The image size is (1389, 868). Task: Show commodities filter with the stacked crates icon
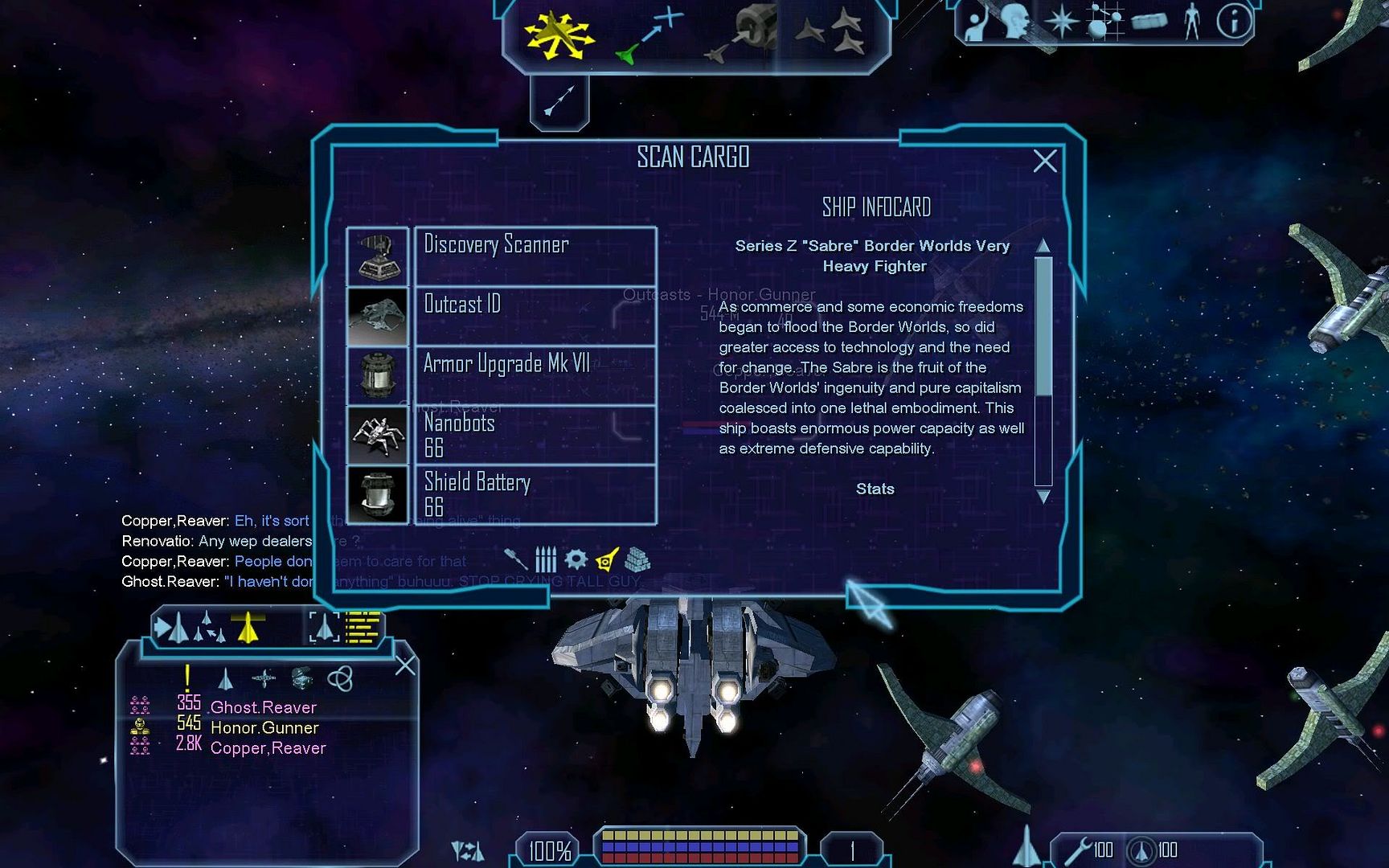point(637,559)
